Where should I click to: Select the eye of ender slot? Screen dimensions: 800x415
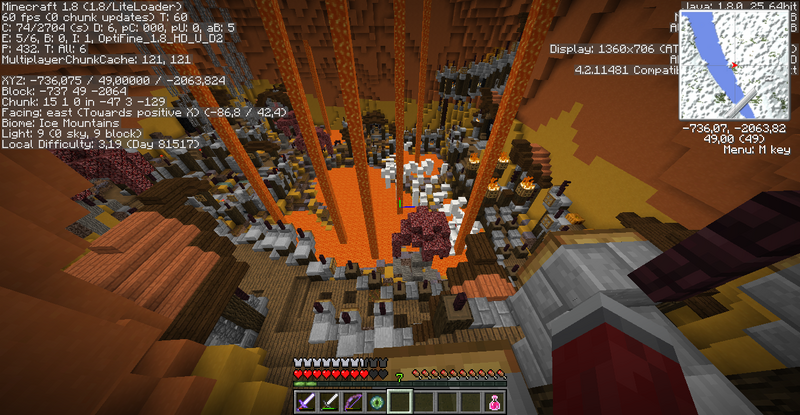tap(376, 402)
